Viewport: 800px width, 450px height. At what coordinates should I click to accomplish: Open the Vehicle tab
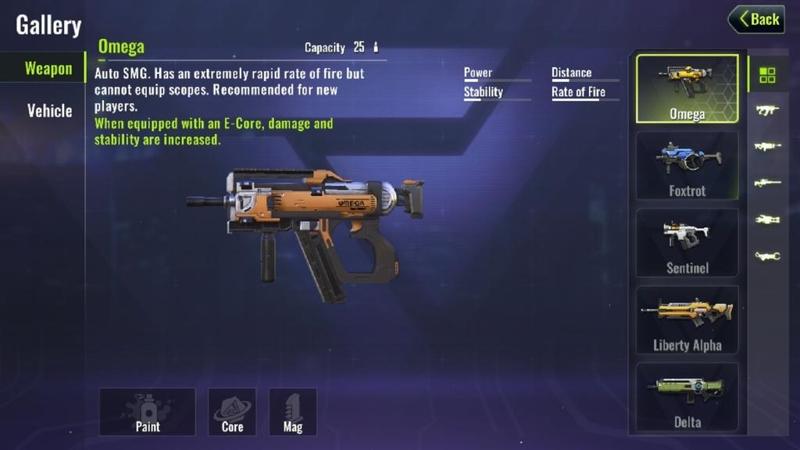coord(49,110)
